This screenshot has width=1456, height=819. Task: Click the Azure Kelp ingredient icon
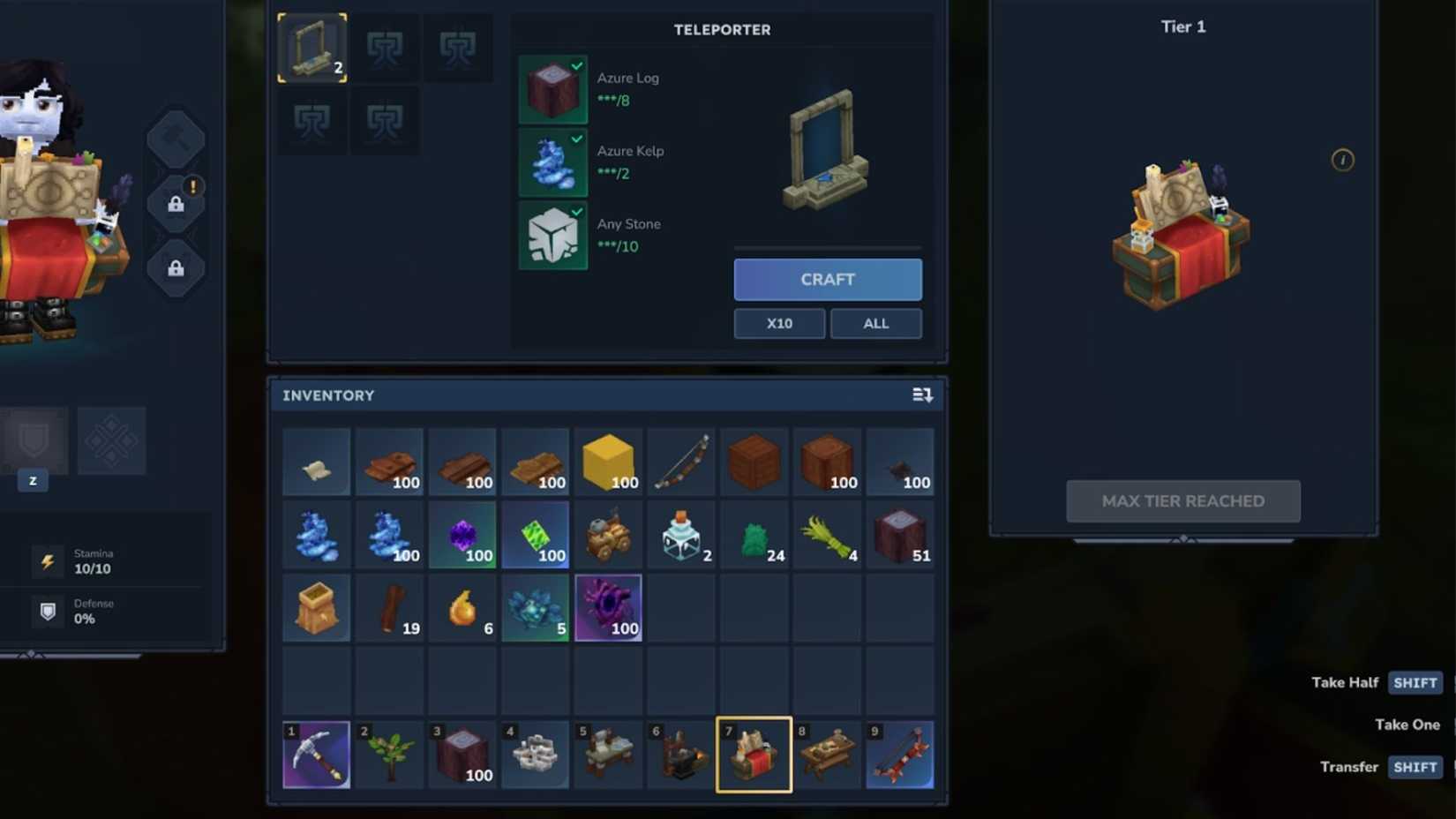click(552, 162)
